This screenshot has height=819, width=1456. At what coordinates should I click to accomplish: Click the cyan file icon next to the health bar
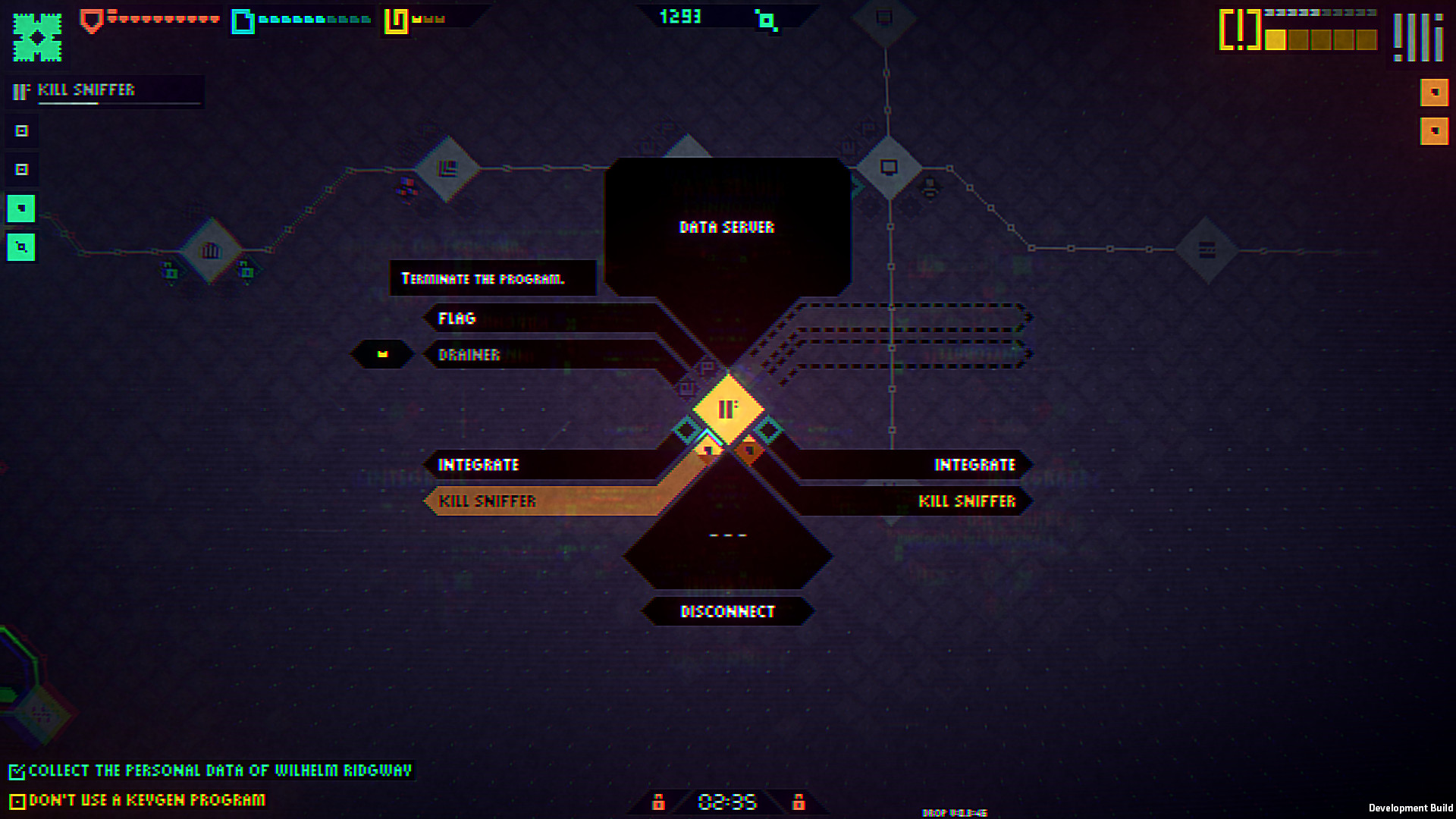point(243,20)
